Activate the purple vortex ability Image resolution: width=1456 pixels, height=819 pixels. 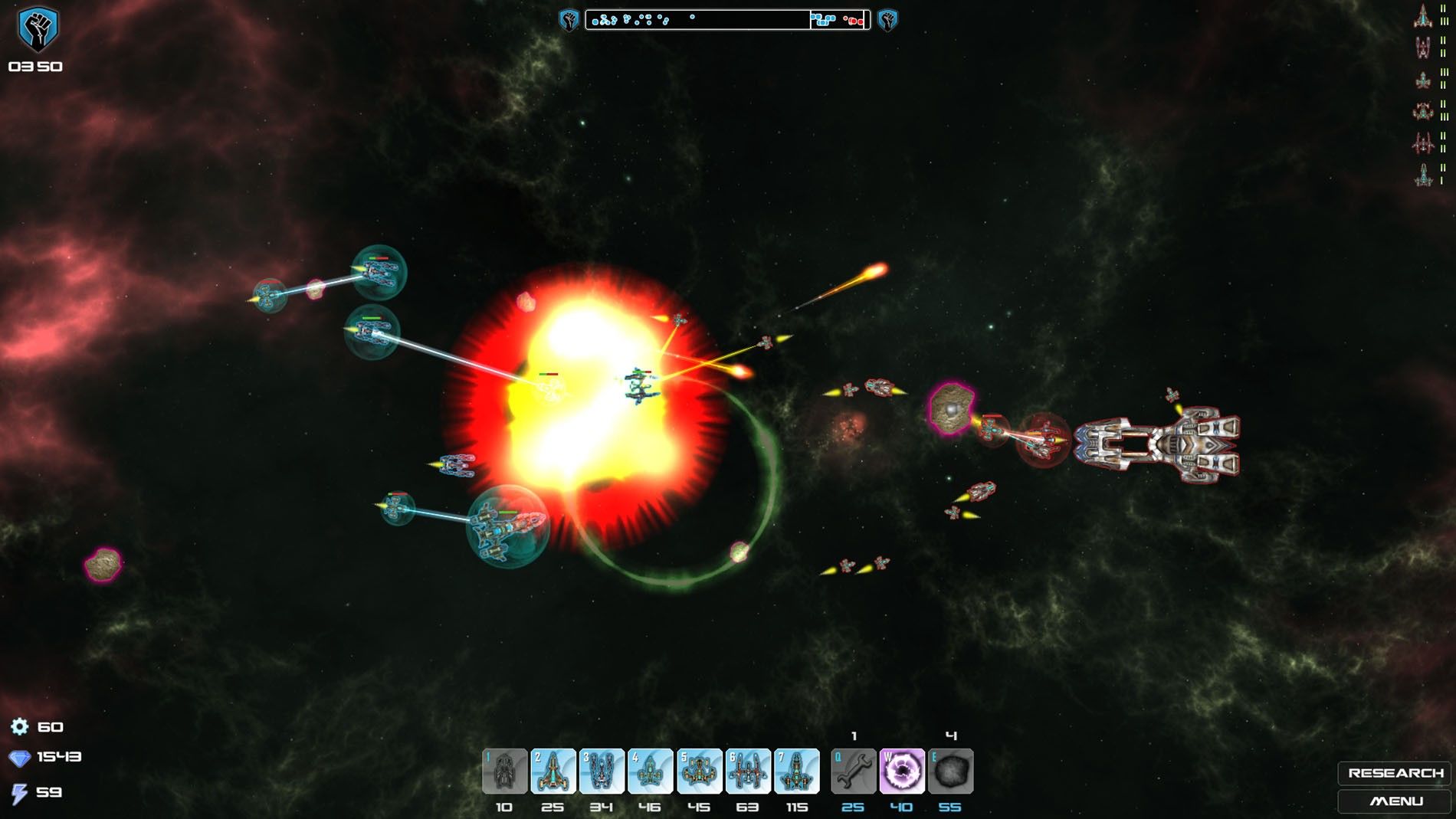pyautogui.click(x=902, y=771)
